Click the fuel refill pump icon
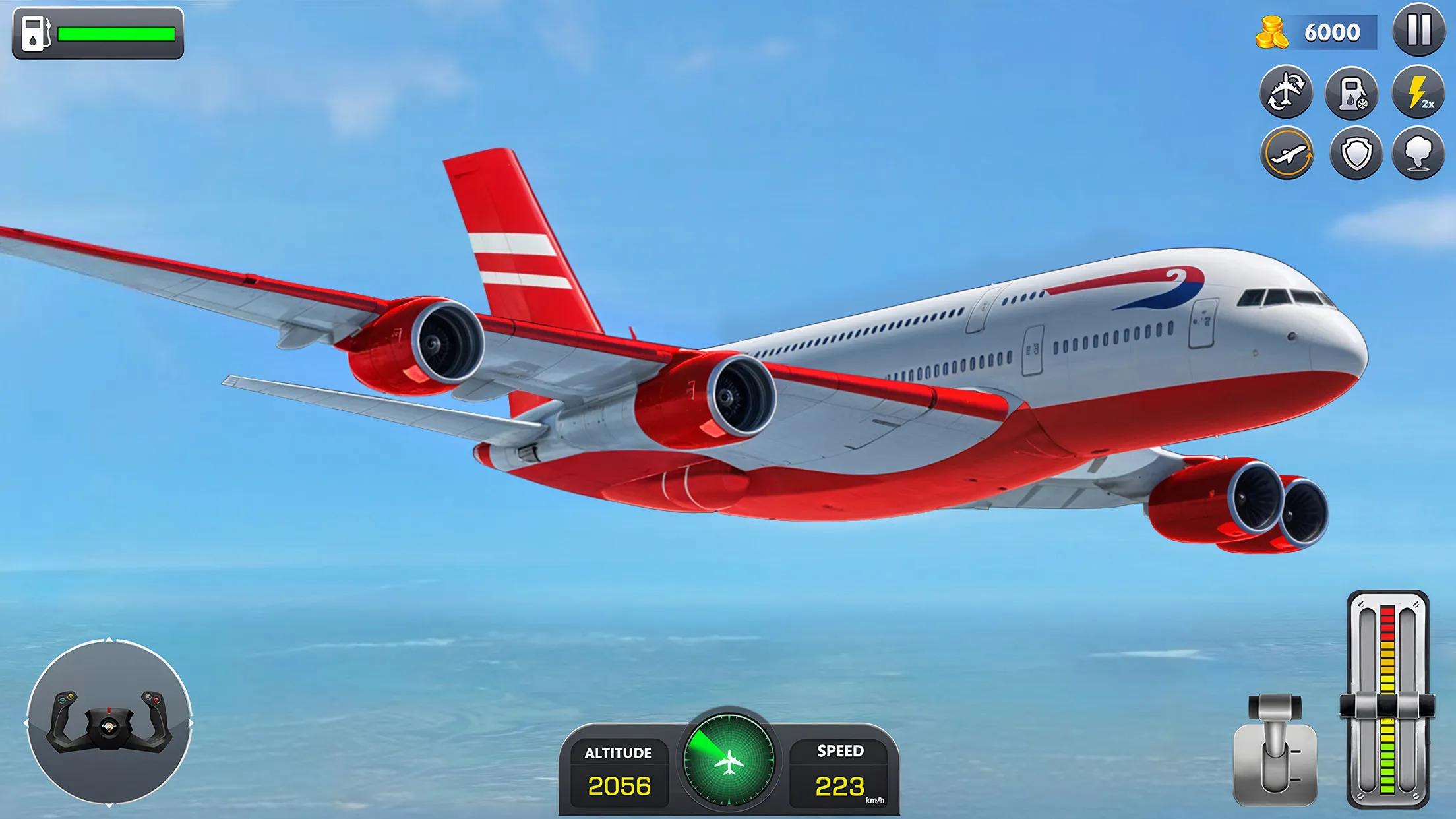 point(1352,92)
